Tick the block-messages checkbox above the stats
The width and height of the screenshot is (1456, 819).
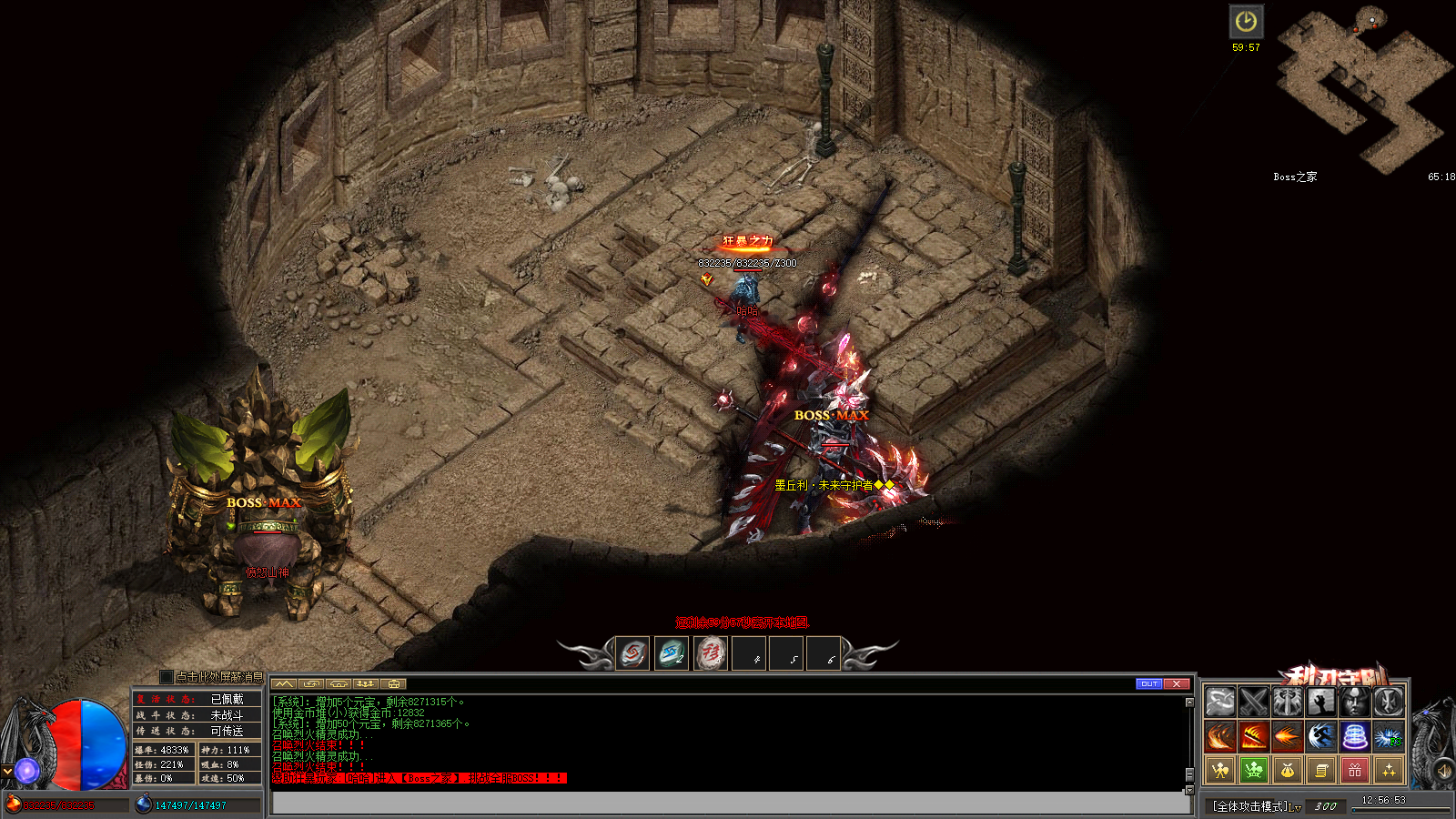coord(166,677)
